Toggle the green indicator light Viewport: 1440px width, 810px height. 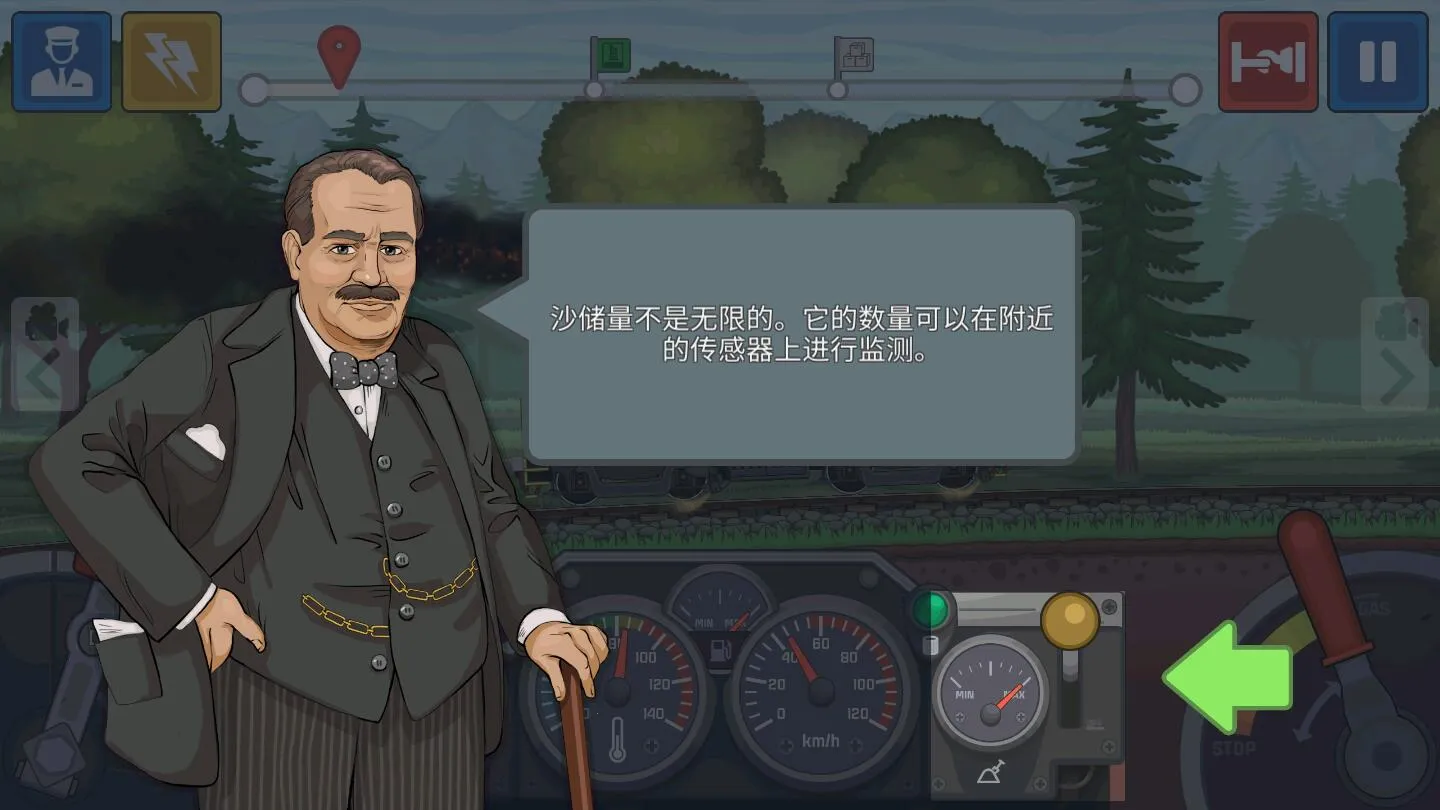pyautogui.click(x=930, y=605)
